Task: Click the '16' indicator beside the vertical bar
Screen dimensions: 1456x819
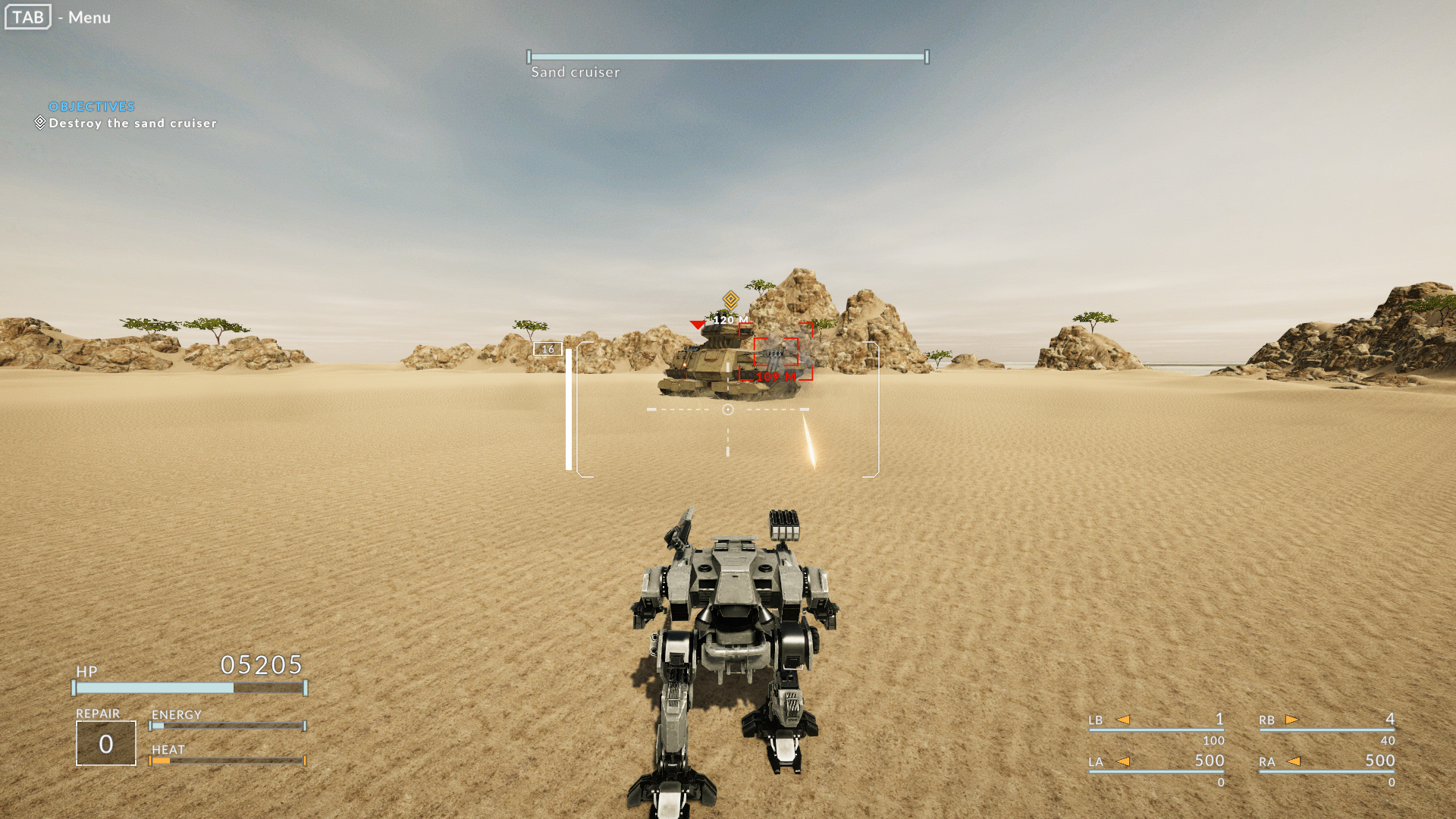Action: pyautogui.click(x=548, y=348)
